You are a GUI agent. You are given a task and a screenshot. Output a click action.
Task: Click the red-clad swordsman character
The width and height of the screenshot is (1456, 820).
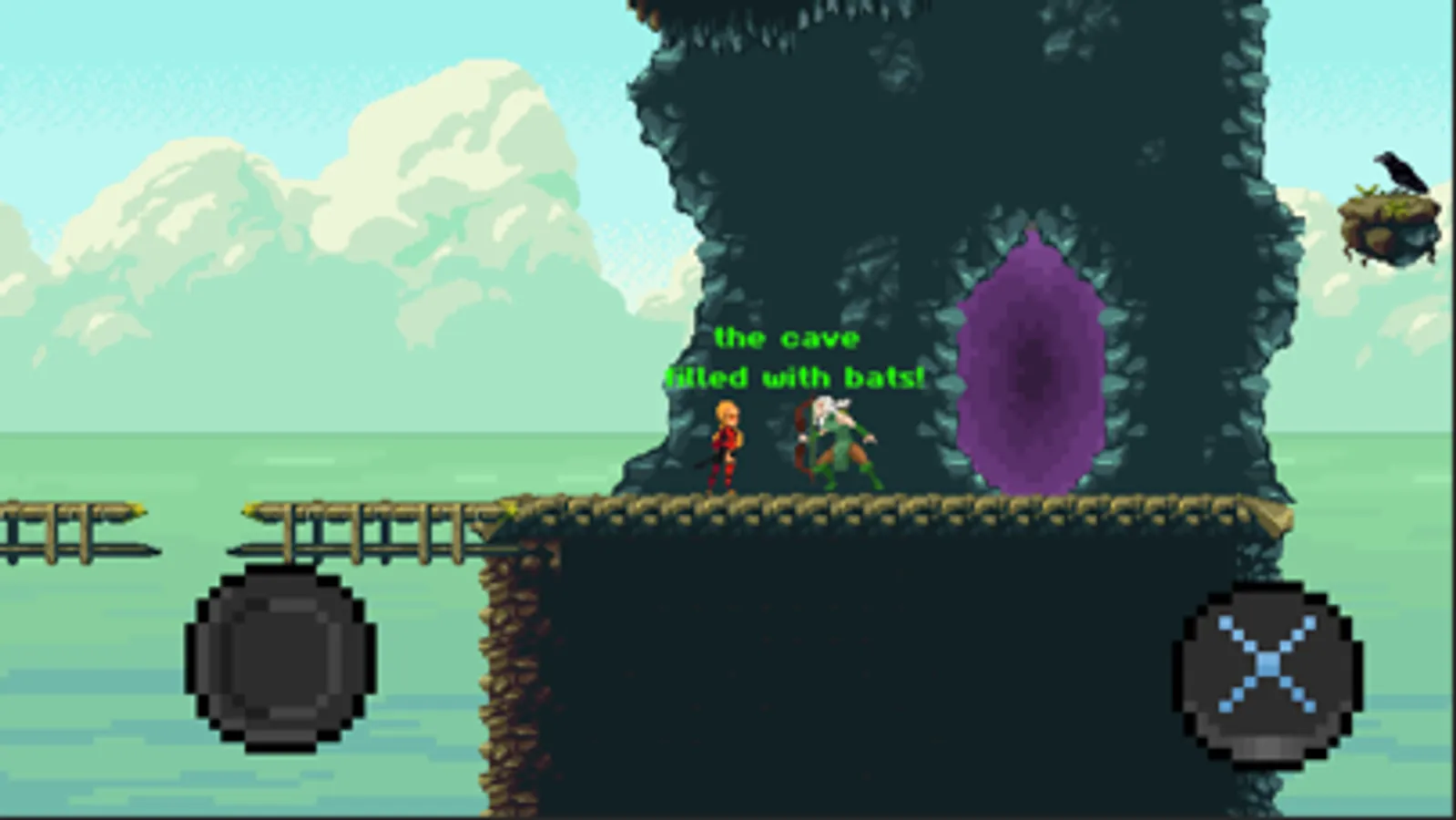pyautogui.click(x=726, y=446)
